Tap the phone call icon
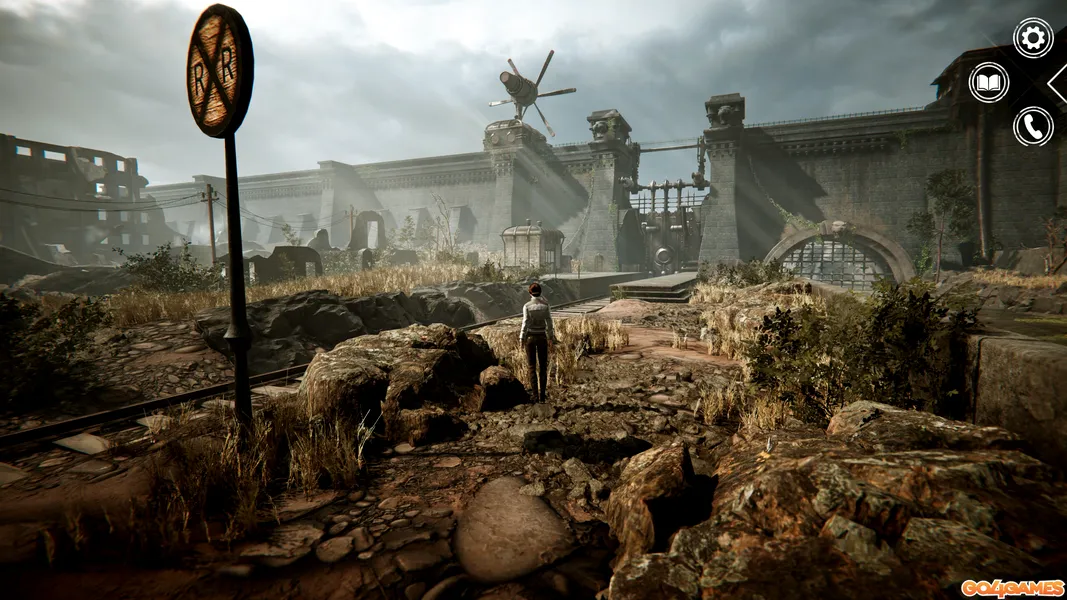Viewport: 1067px width, 600px height. [1033, 127]
